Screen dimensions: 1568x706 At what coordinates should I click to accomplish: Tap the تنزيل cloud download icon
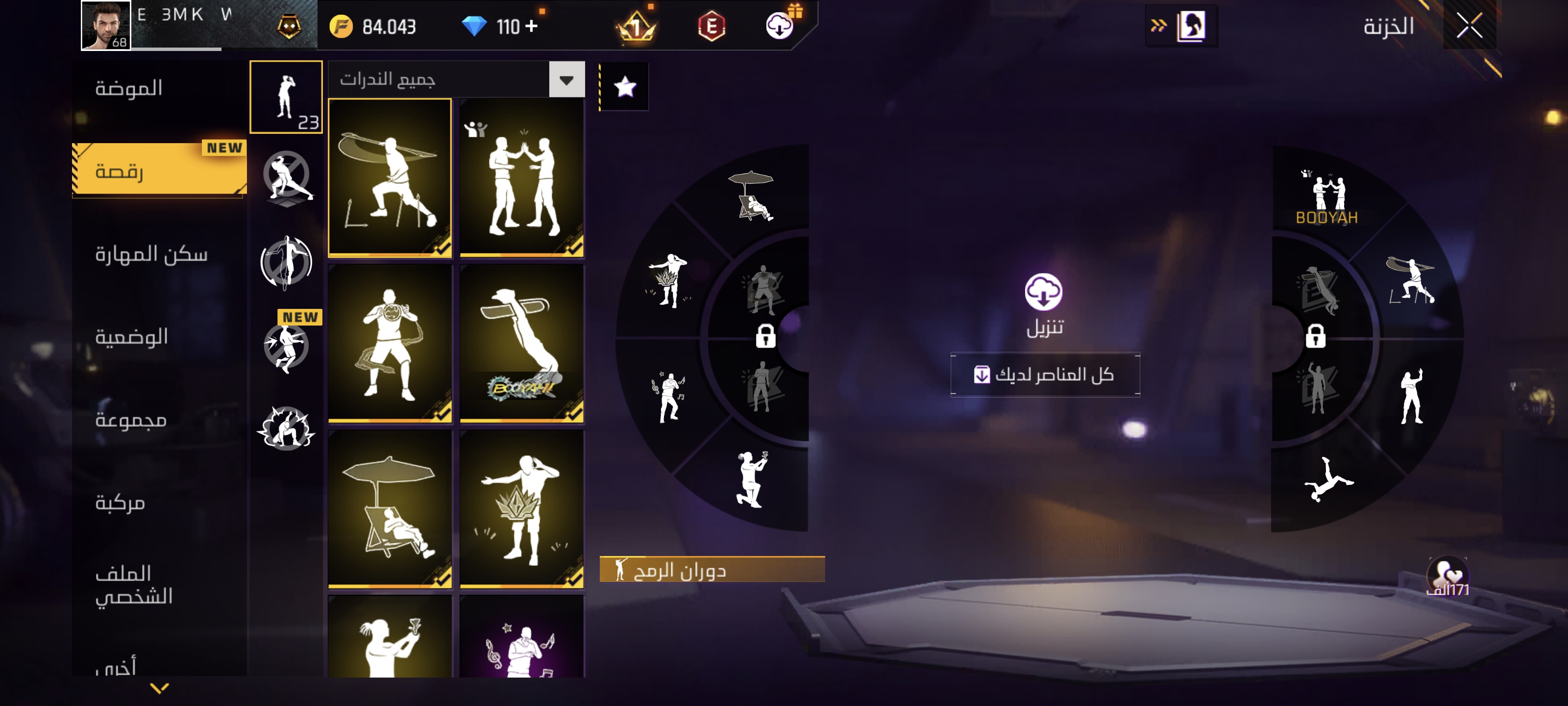click(x=1043, y=292)
